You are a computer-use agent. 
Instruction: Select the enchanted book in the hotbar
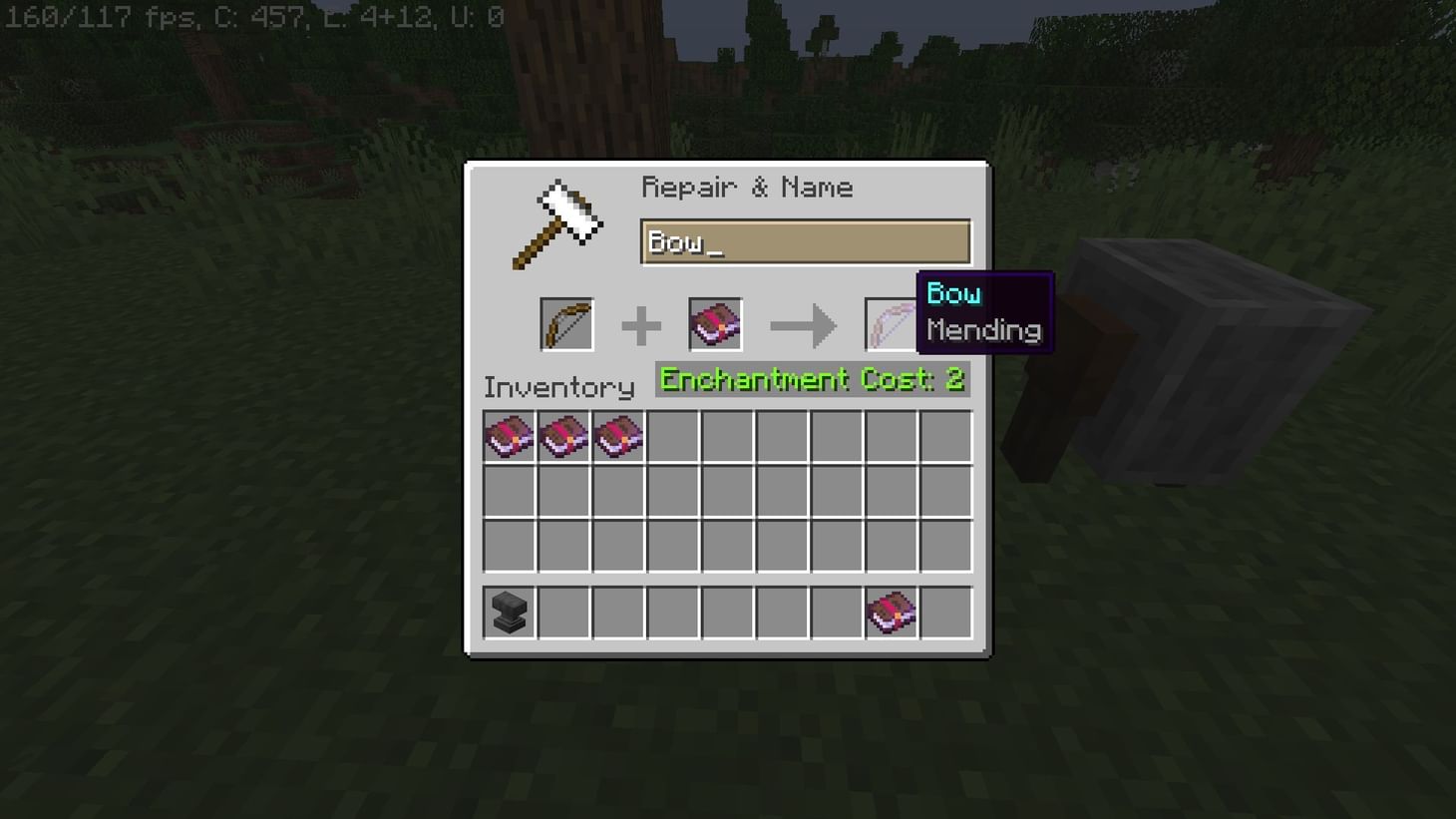(891, 612)
